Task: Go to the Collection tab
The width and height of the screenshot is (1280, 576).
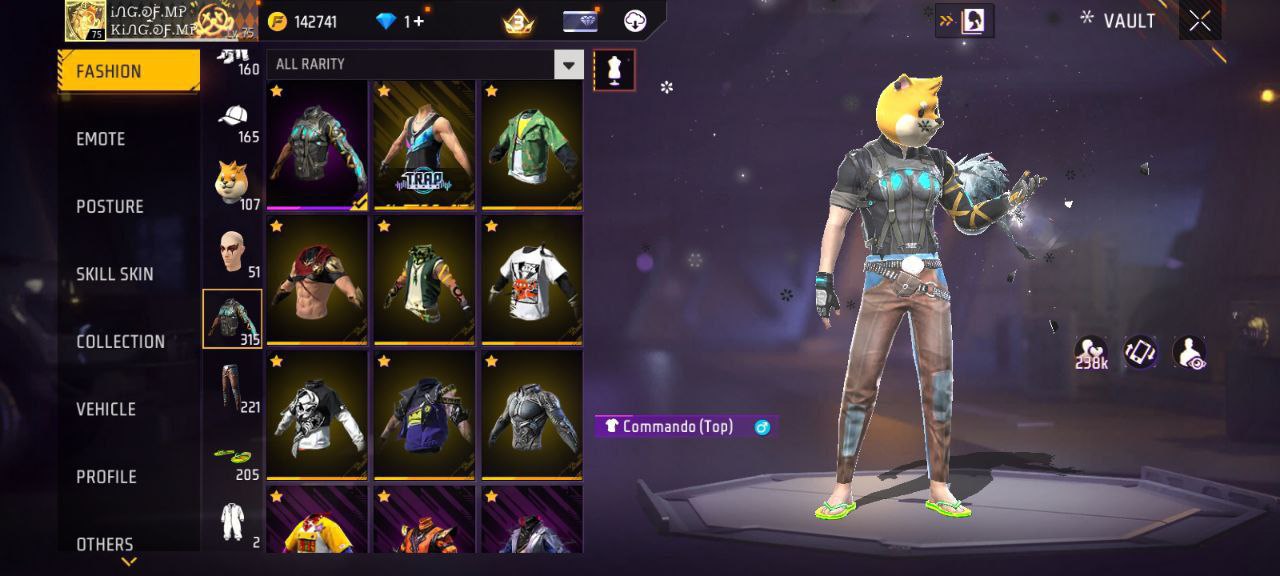Action: 121,342
